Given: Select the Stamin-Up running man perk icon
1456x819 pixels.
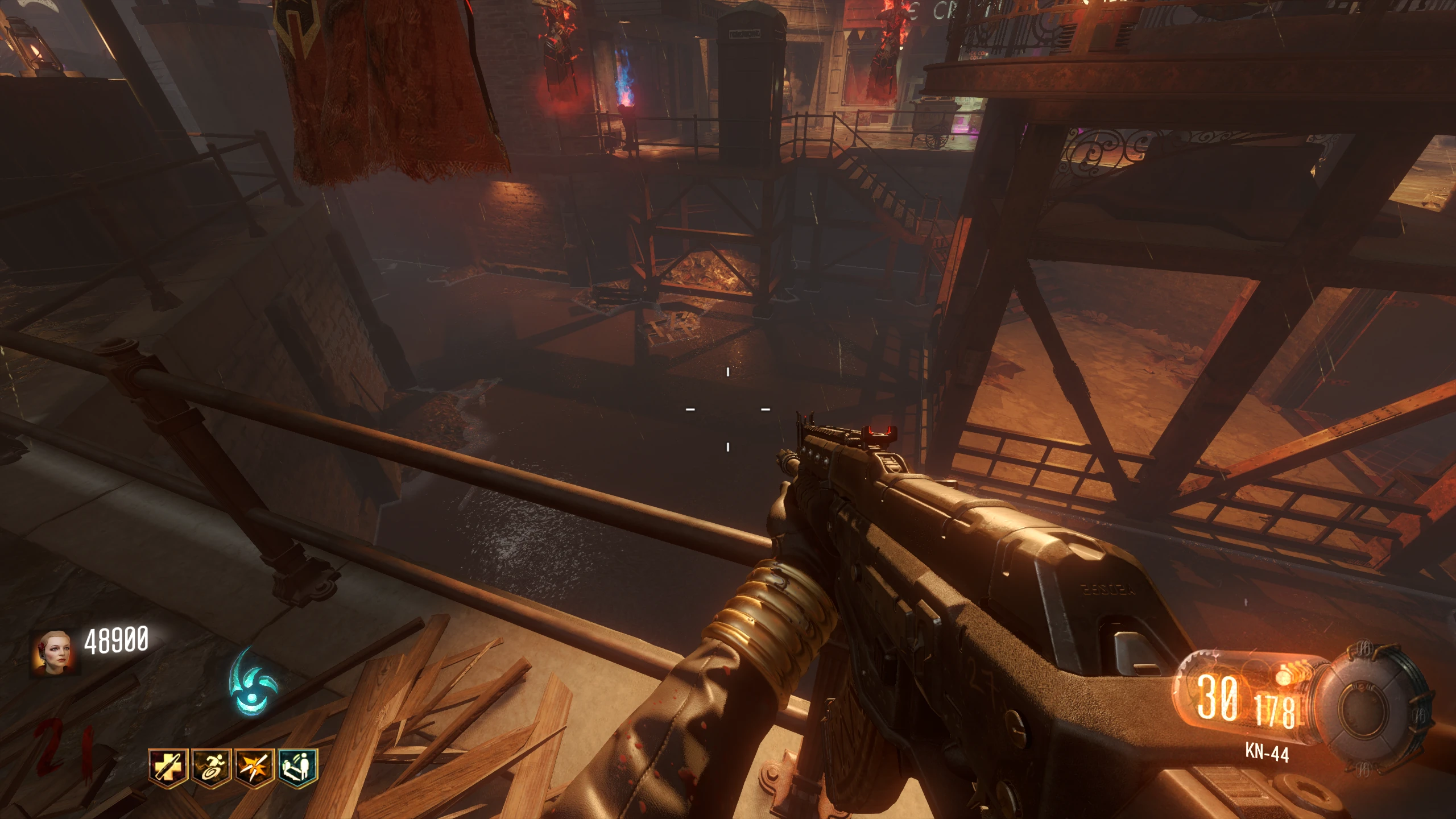Looking at the screenshot, I should point(211,768).
